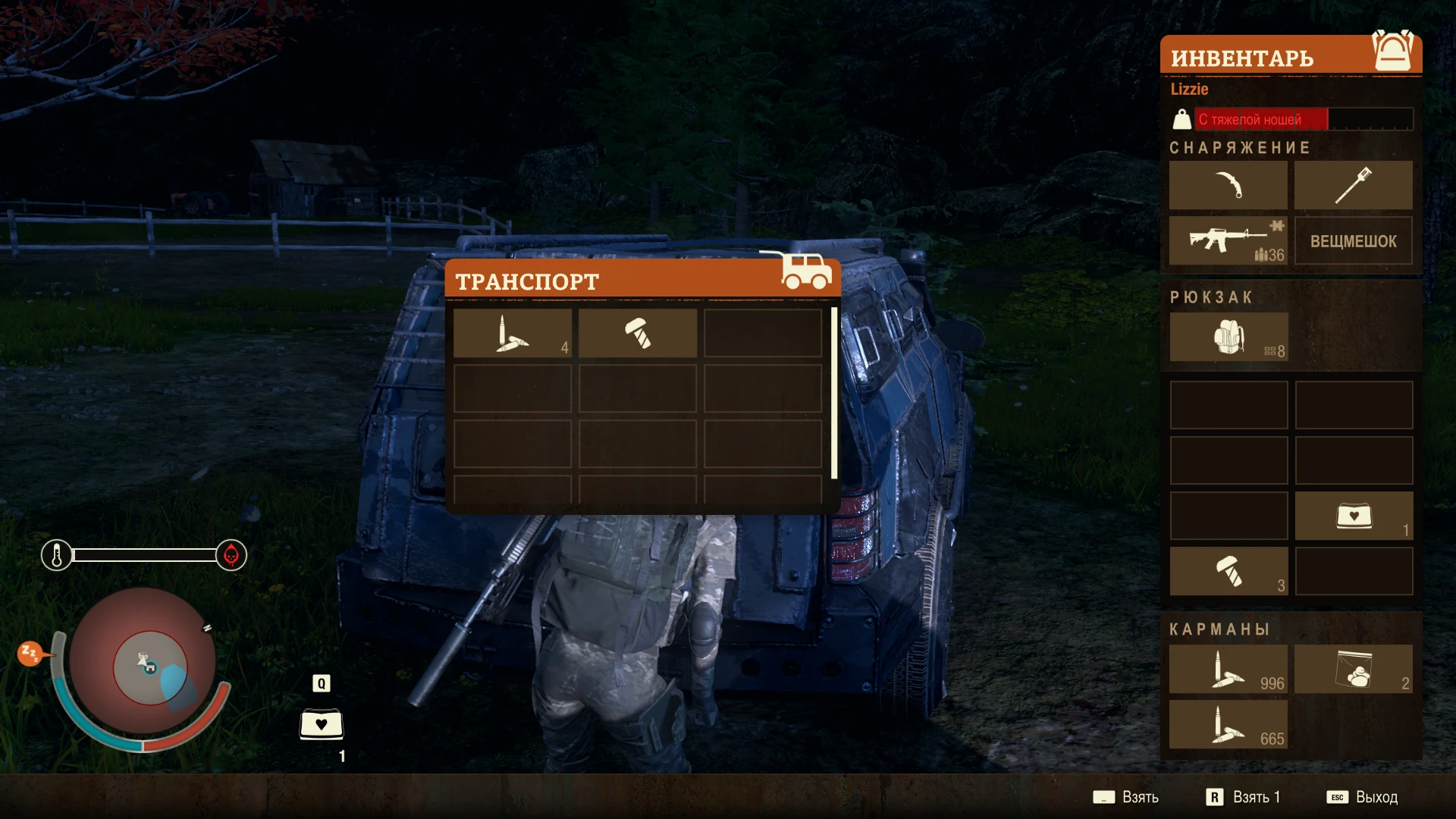Click the first aid kit bound to Q
1456x819 pixels.
pos(322,724)
